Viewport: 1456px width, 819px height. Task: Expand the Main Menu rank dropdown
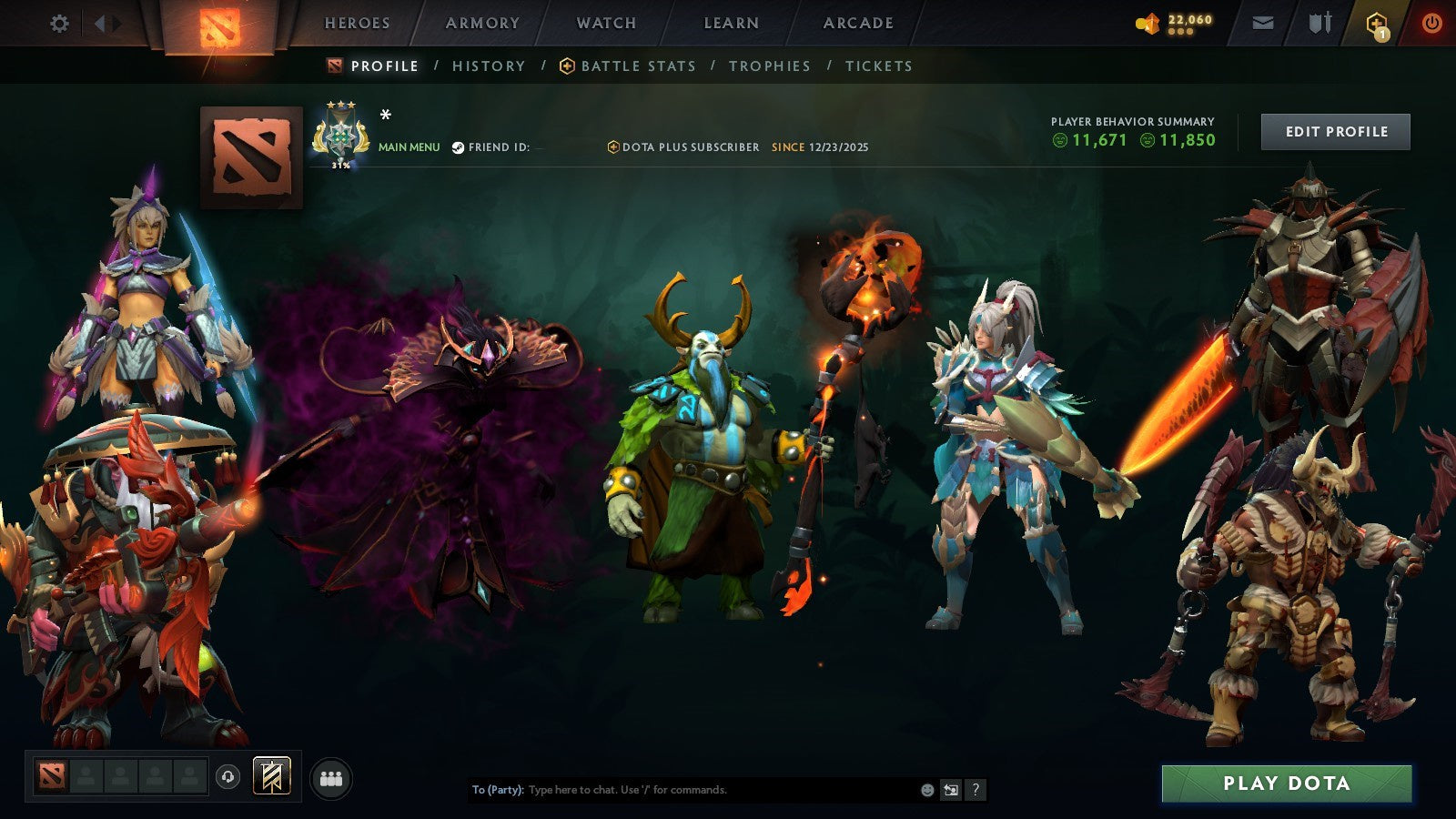[409, 145]
